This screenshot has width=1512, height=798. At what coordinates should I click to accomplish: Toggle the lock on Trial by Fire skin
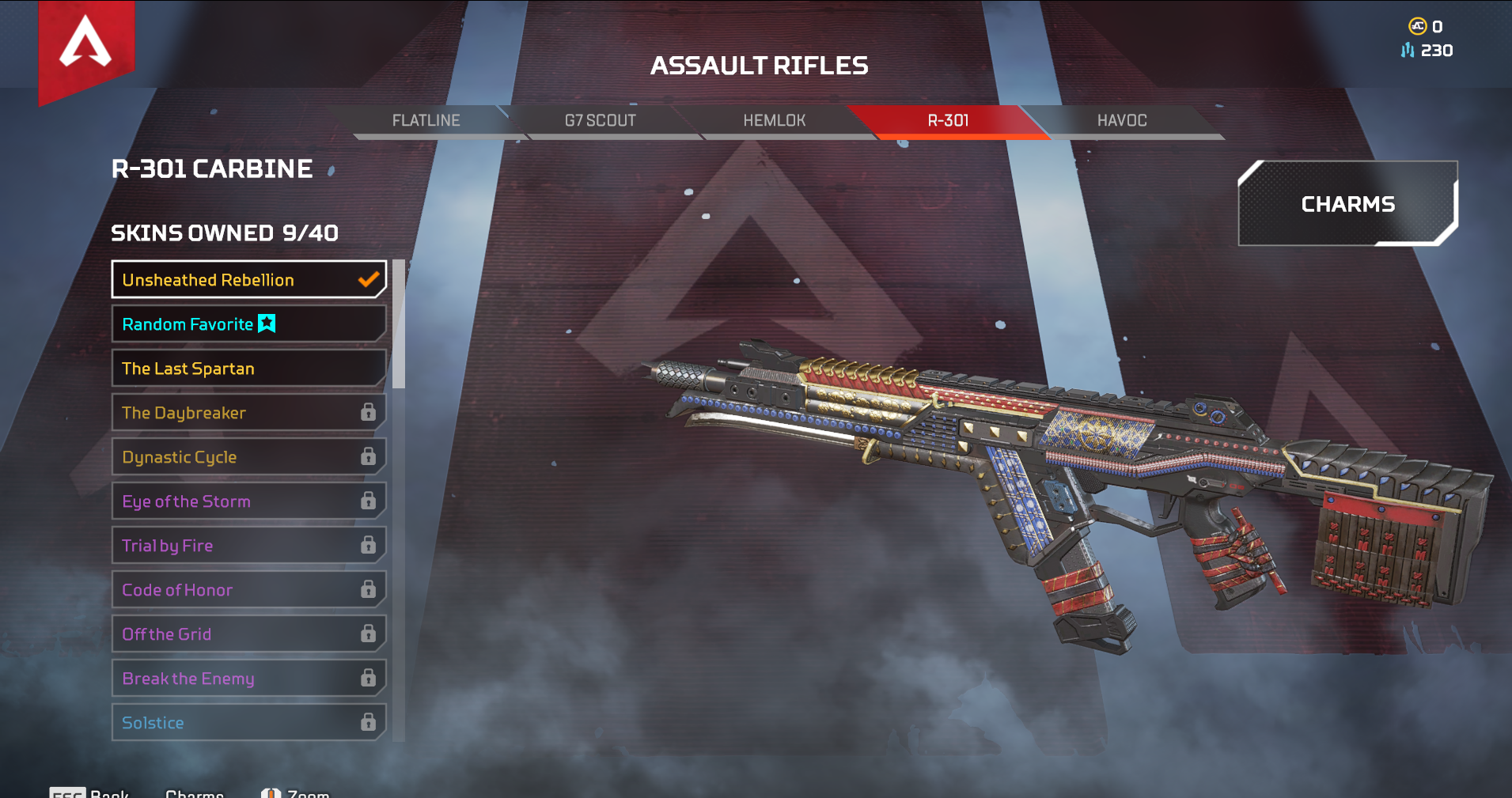click(369, 545)
